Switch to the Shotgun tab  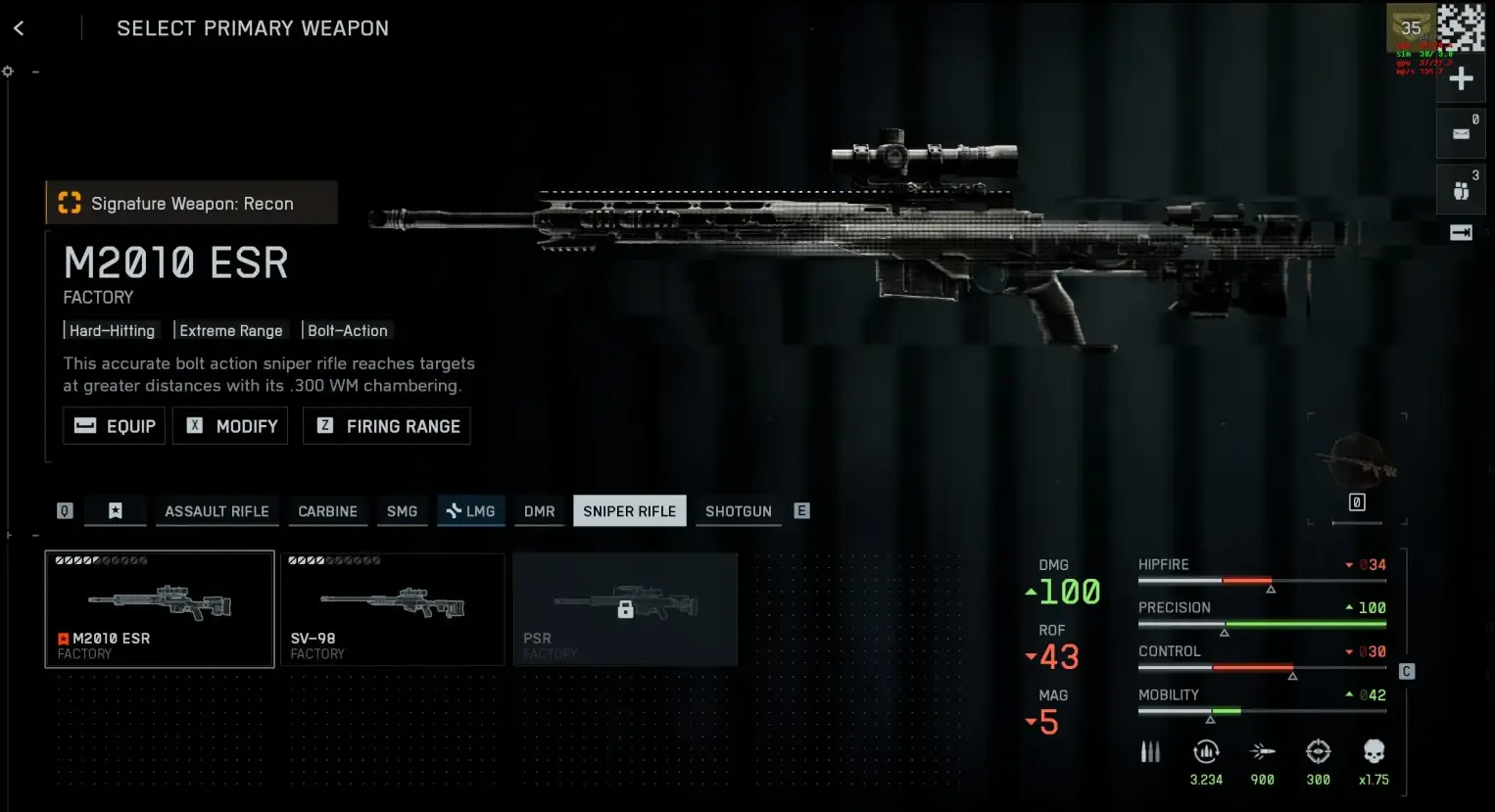point(738,511)
